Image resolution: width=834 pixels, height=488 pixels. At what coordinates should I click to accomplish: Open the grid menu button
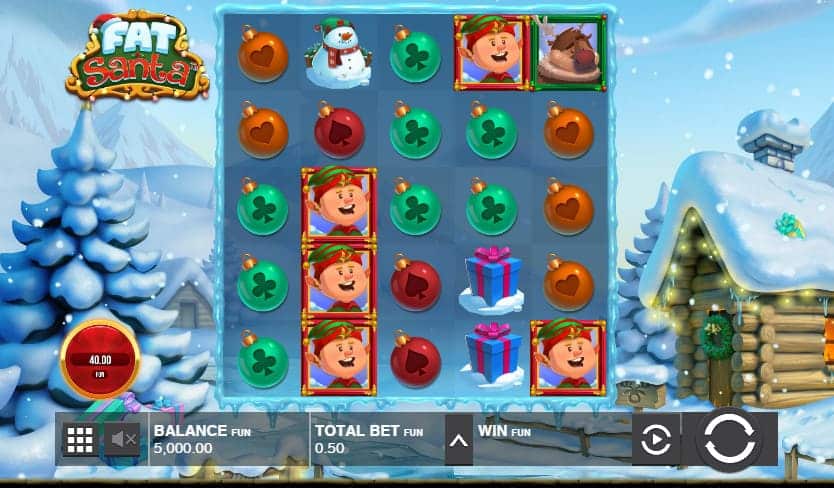tap(80, 439)
